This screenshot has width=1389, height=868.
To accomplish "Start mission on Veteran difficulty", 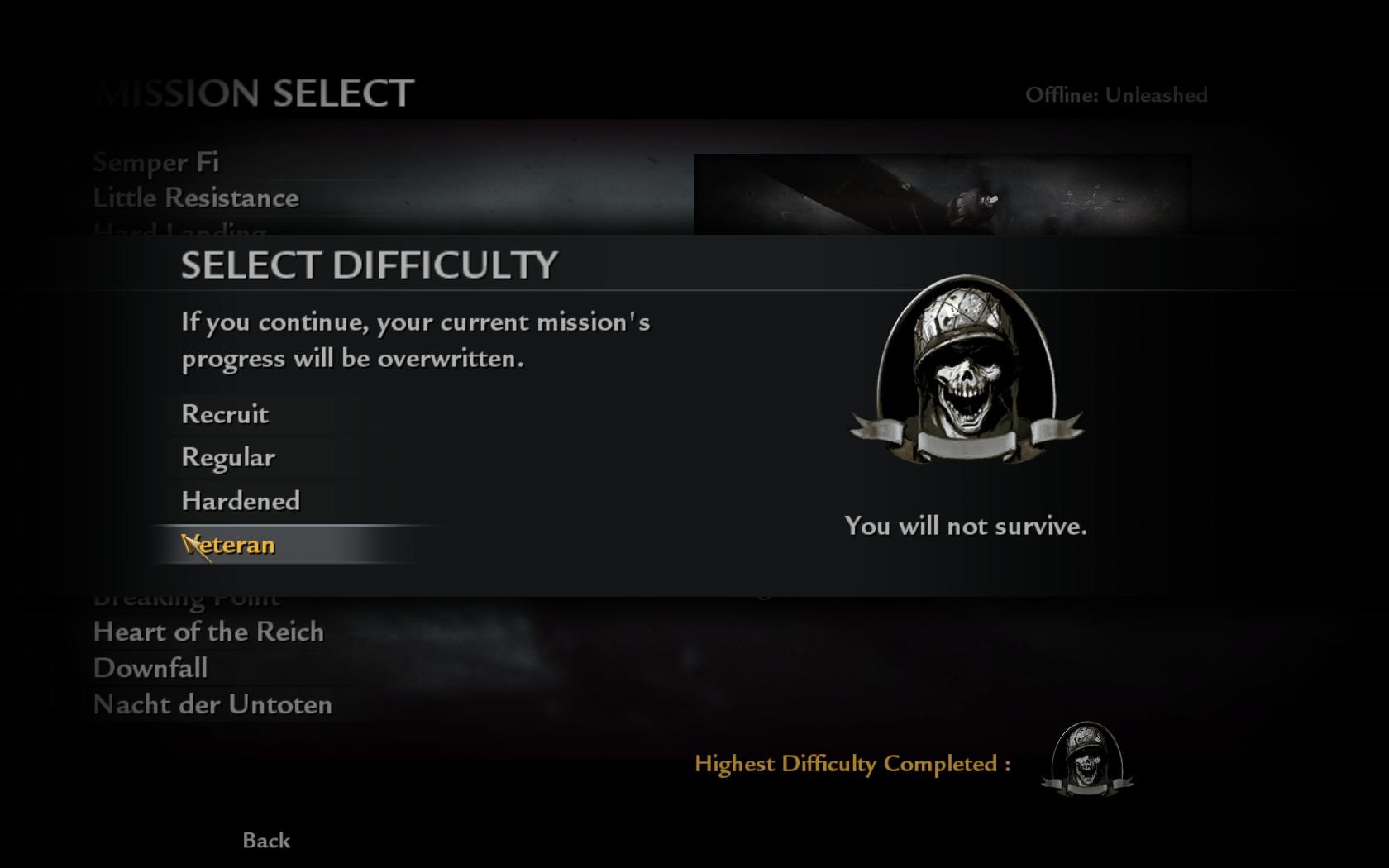I will coord(230,545).
